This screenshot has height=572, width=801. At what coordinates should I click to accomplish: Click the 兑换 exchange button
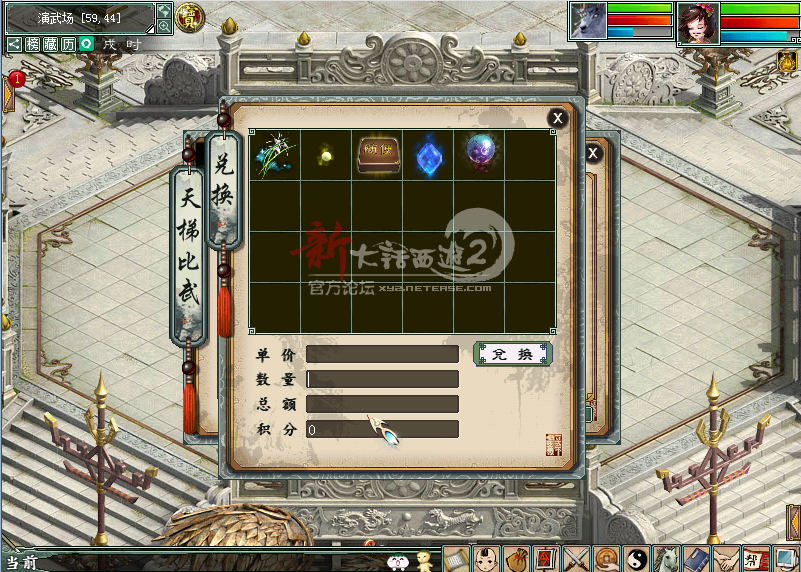click(512, 354)
